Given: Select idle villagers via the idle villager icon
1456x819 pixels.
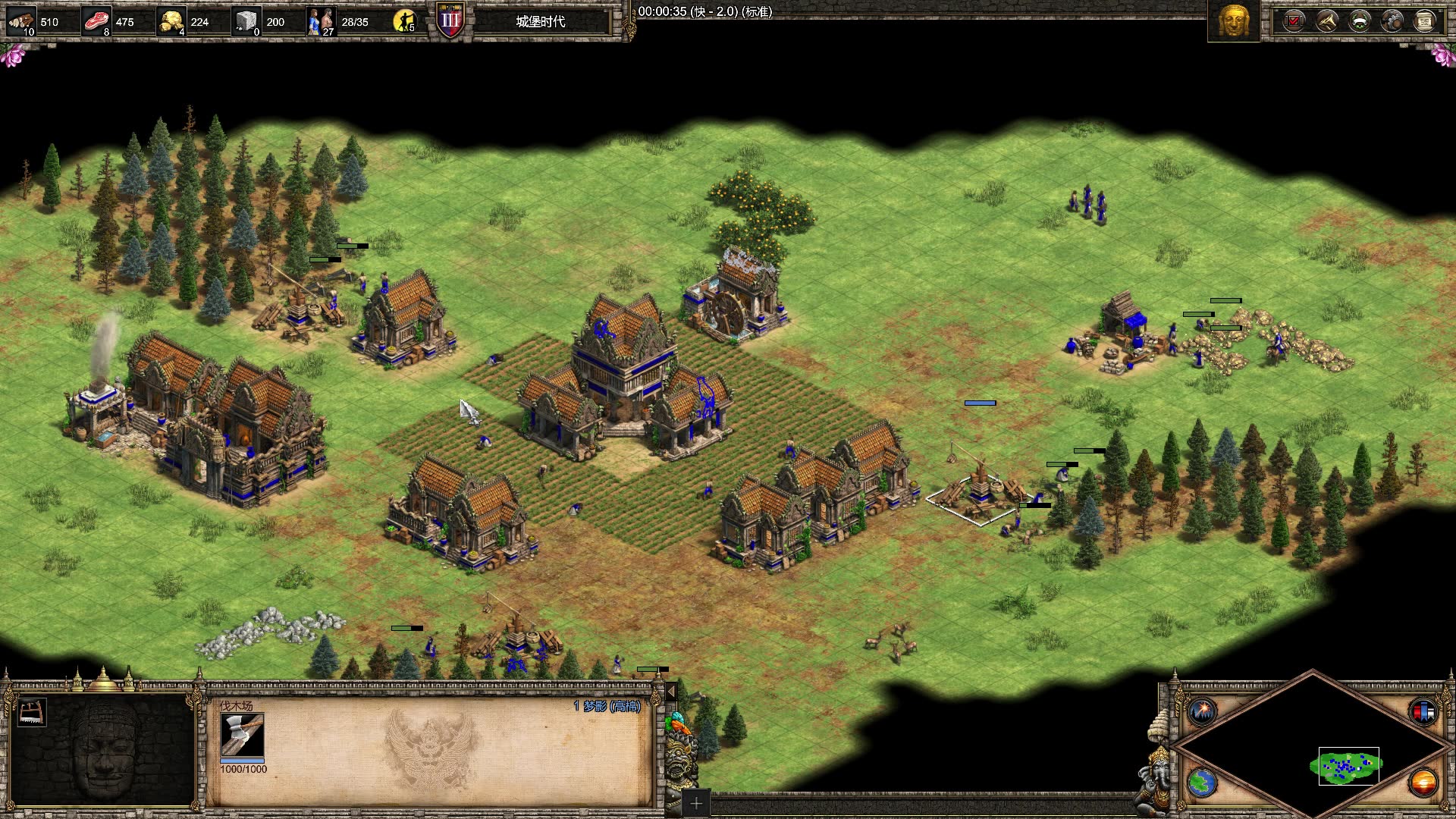Looking at the screenshot, I should coord(404,21).
